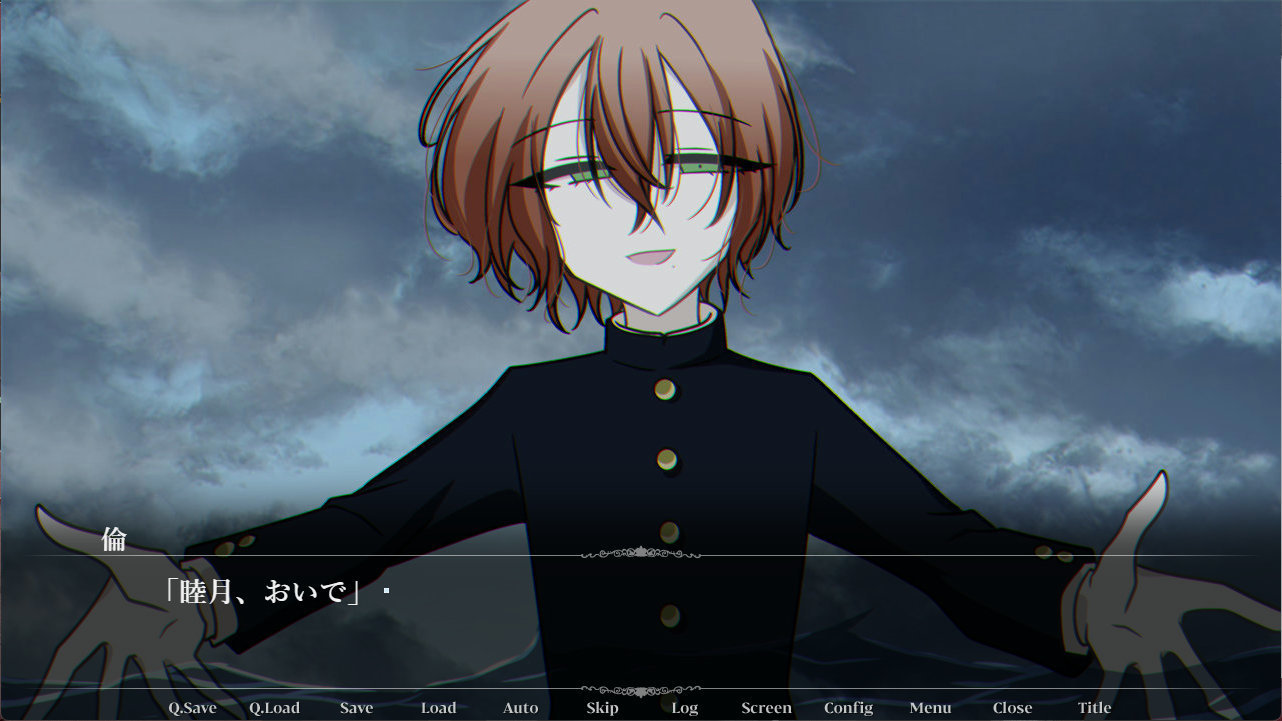The image size is (1282, 721).
Task: Open the Config settings
Action: tap(848, 707)
